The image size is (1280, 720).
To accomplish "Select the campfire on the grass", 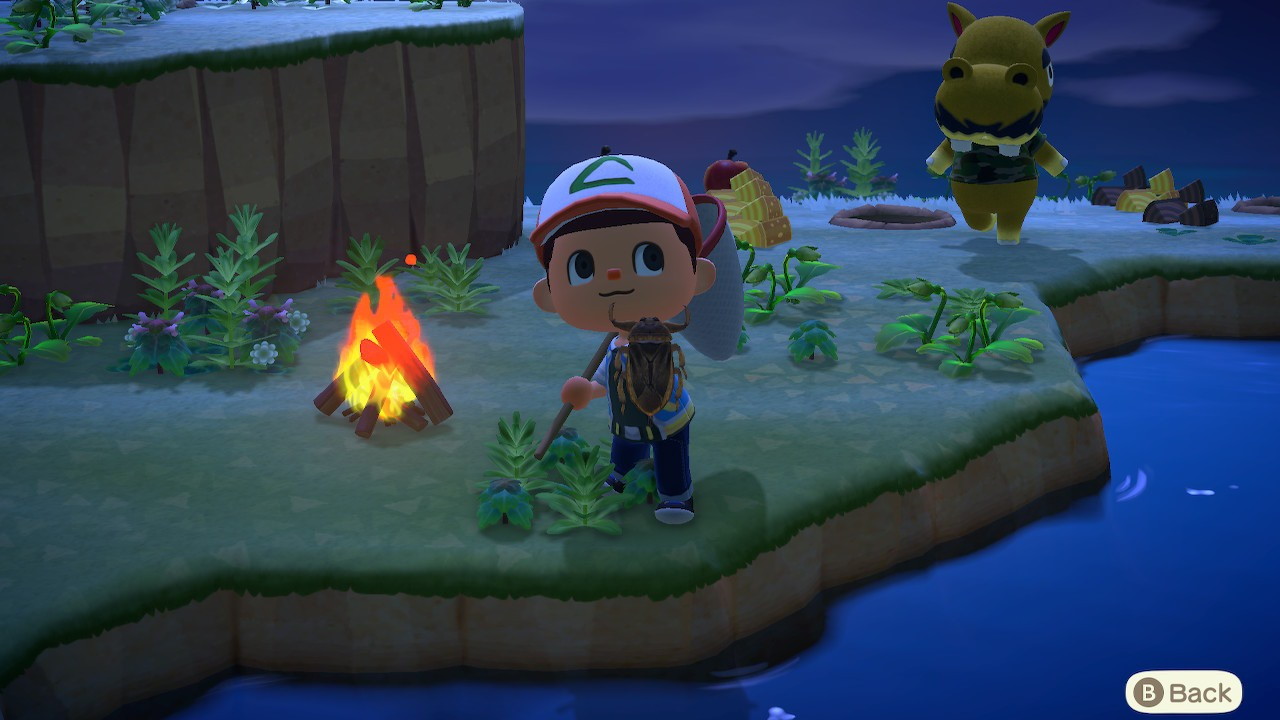I will tap(383, 370).
